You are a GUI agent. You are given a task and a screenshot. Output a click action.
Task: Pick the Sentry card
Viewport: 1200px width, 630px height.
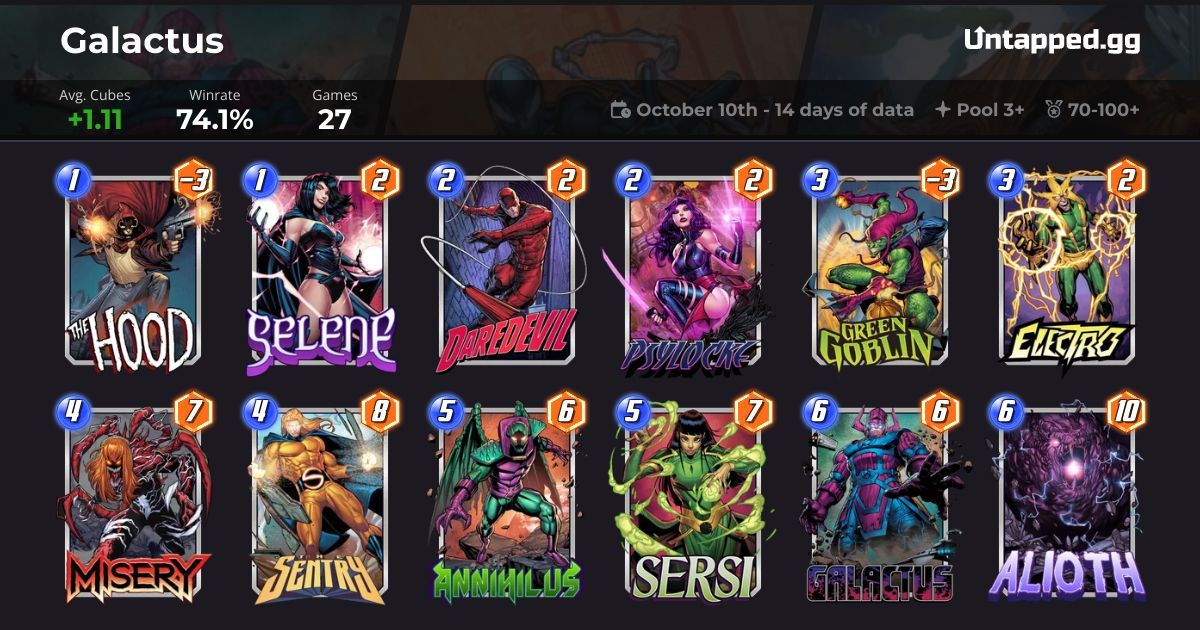coord(321,505)
